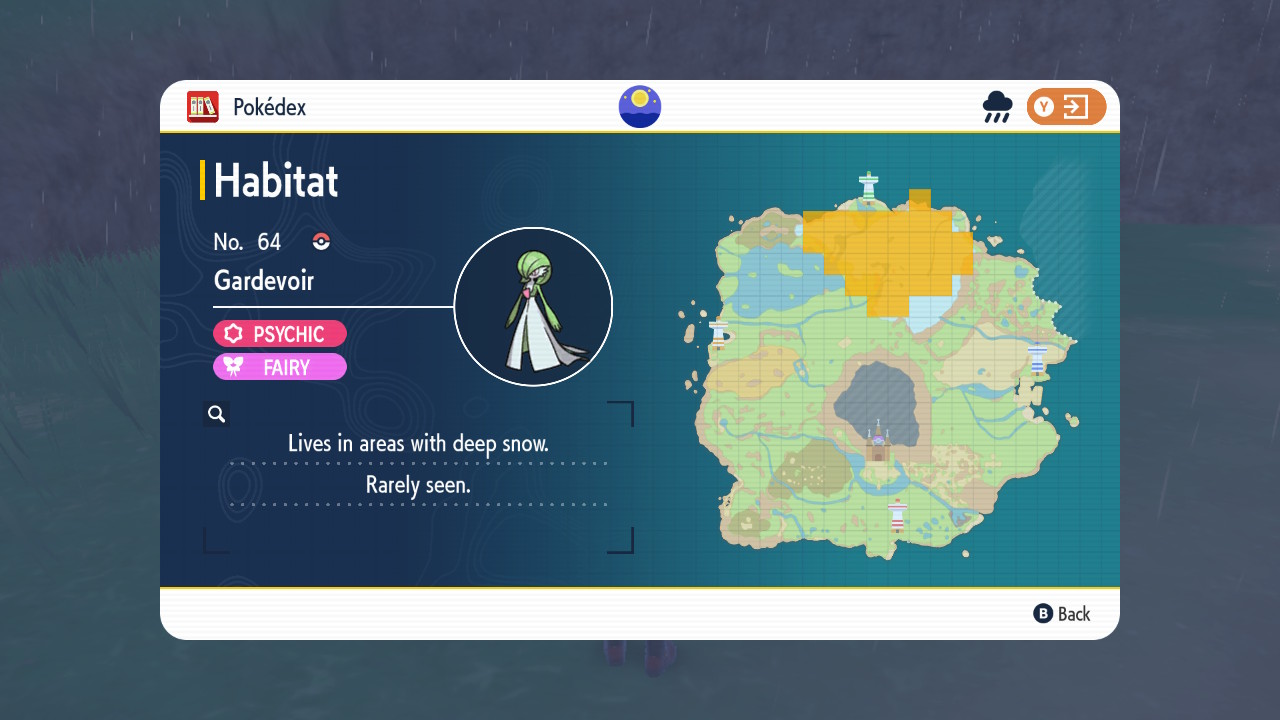Viewport: 1280px width, 720px height.
Task: Click the Gardevoir portrait circle
Action: (533, 306)
